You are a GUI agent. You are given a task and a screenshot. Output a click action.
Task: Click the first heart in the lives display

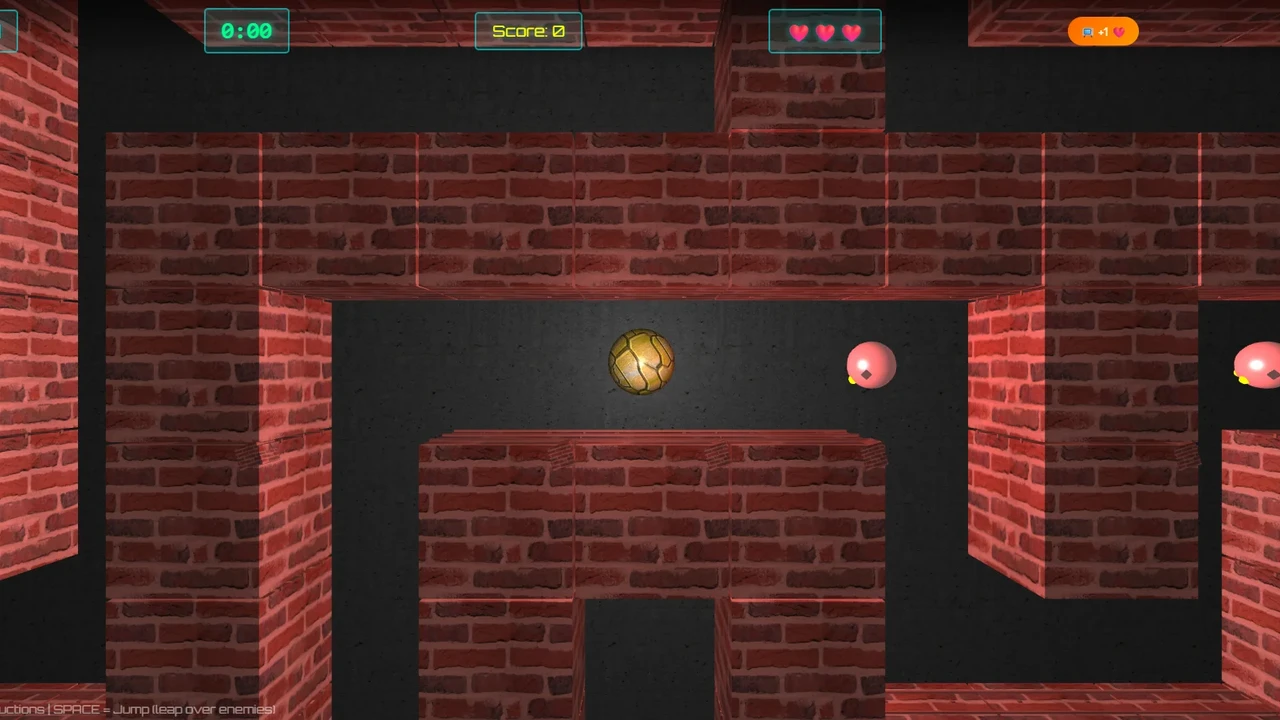(799, 32)
